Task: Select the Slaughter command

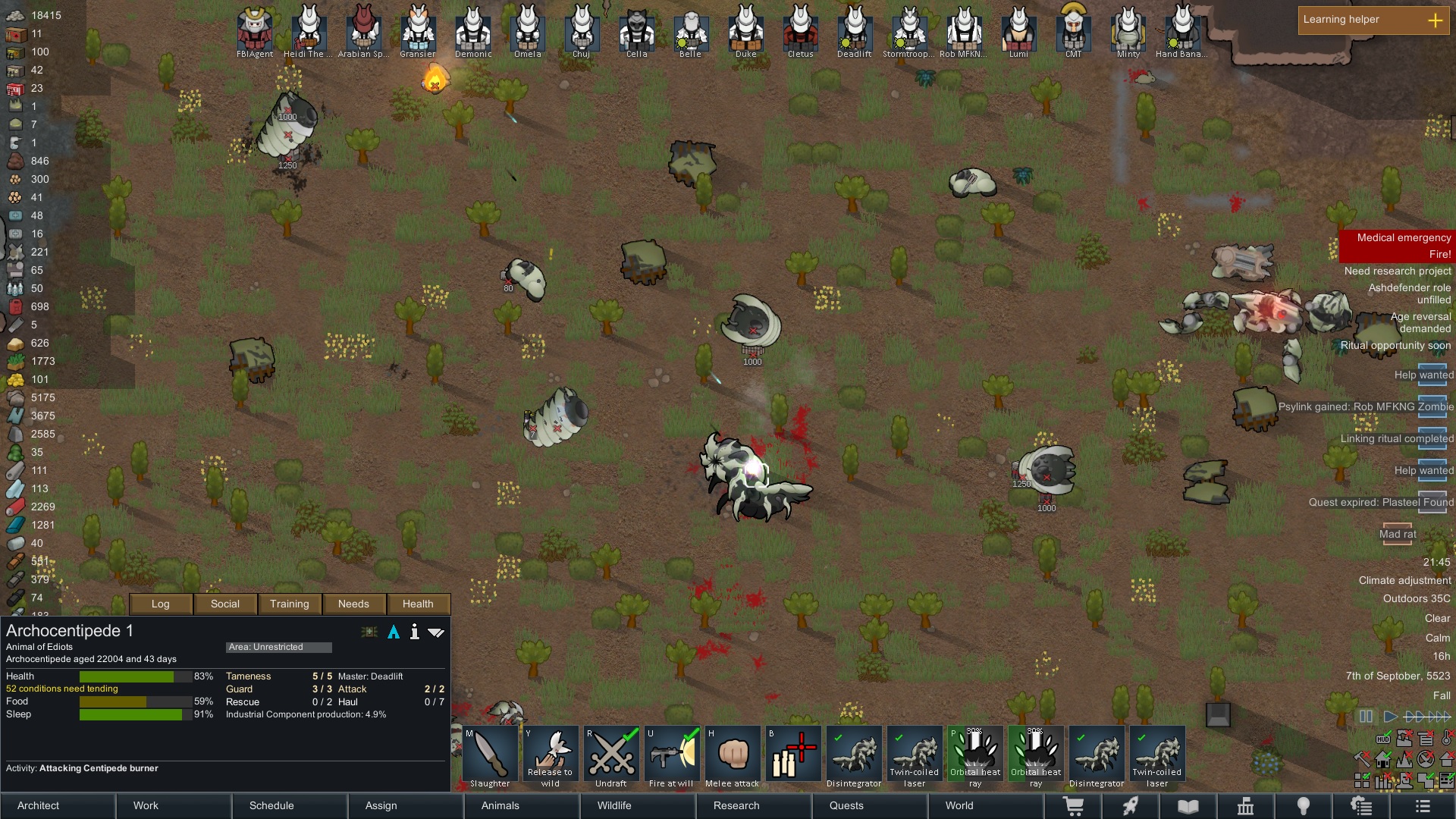Action: pyautogui.click(x=490, y=756)
